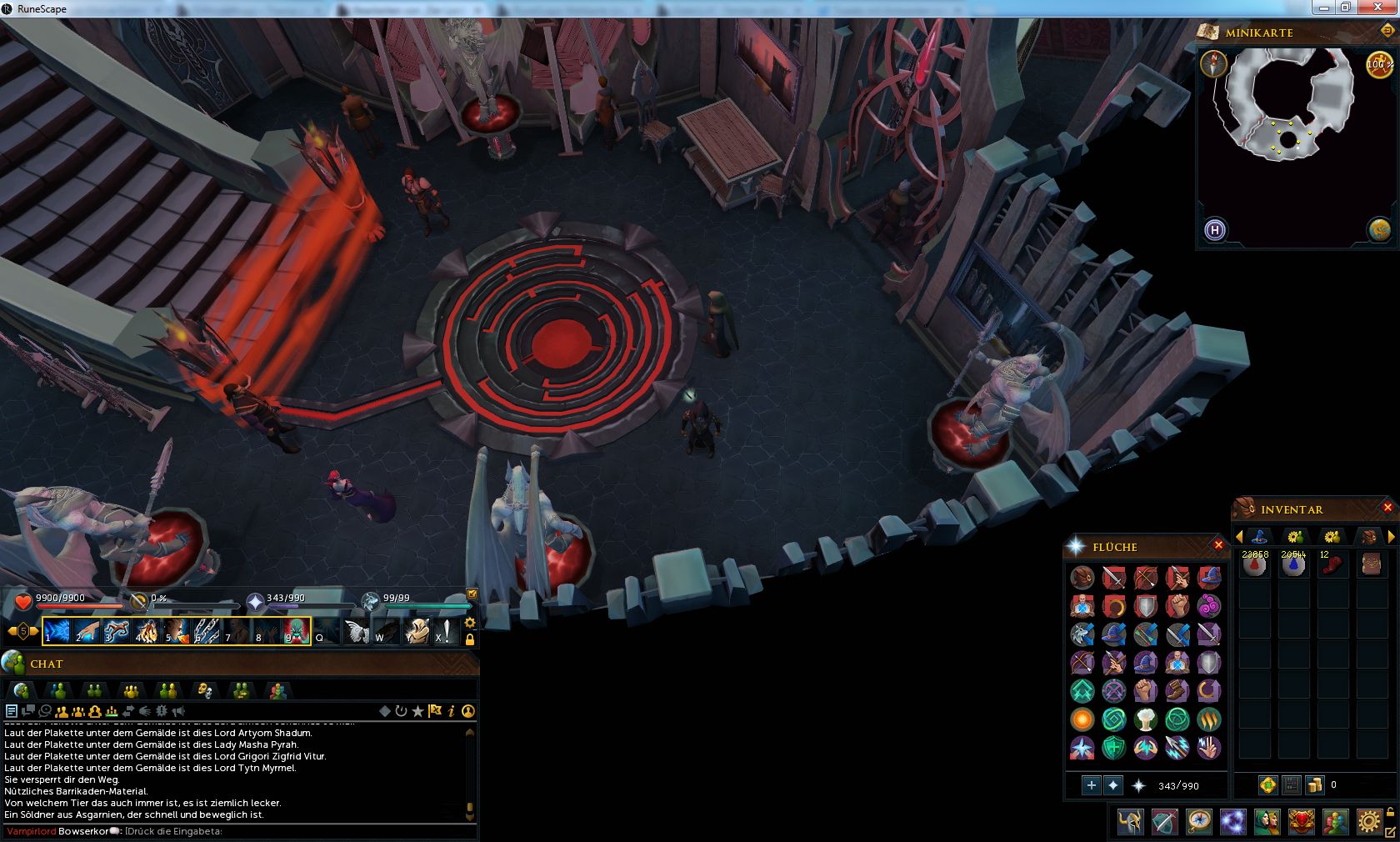Maximize the RuneScape window

pyautogui.click(x=1346, y=8)
